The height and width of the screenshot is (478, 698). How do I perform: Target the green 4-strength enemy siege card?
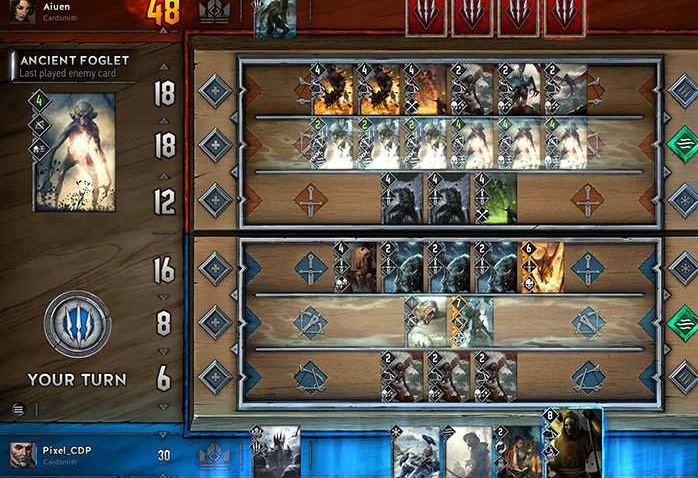click(495, 199)
